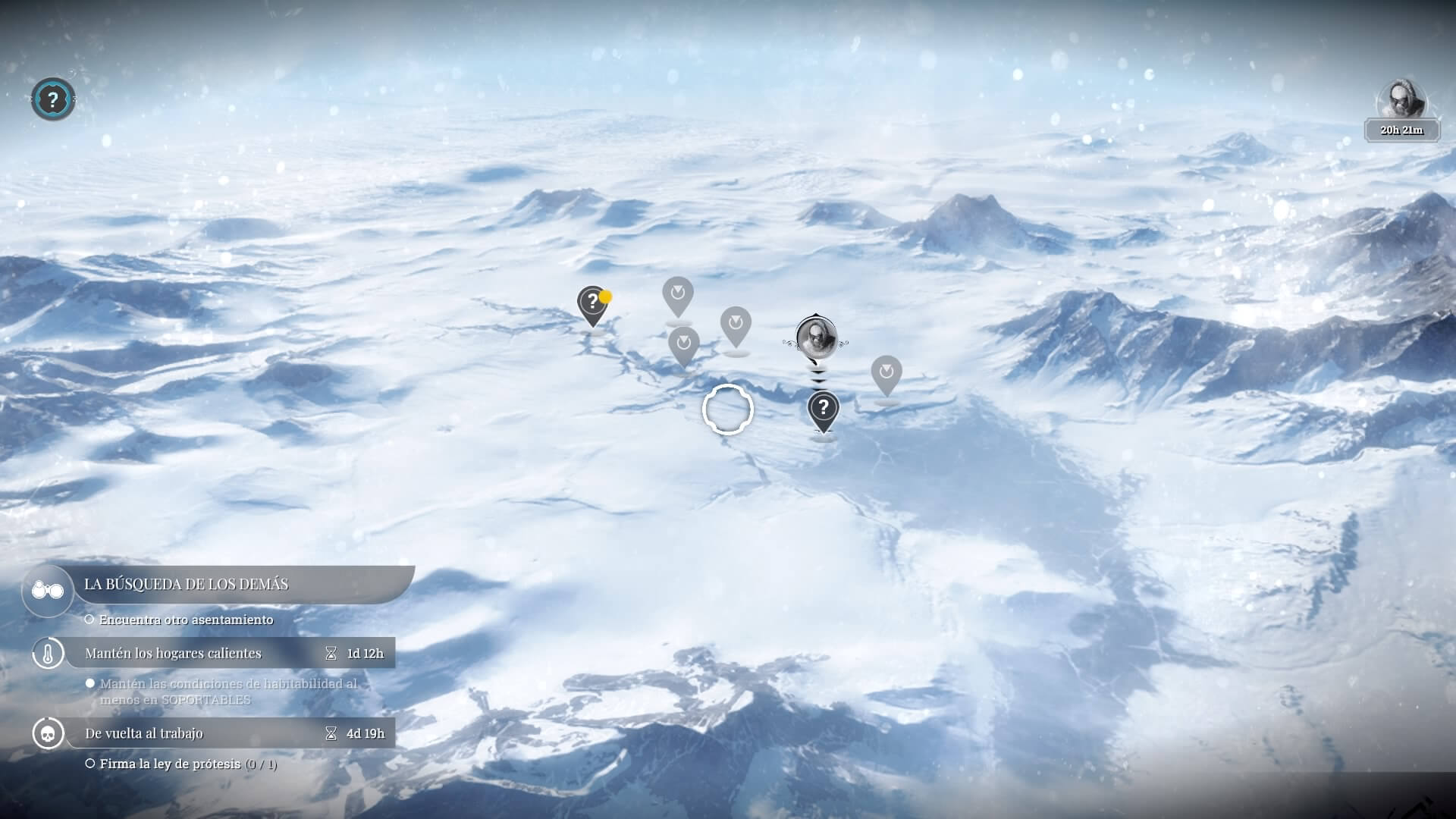Click the thermometer icon beside Mantén los hogares calientes
This screenshot has height=819, width=1456.
click(47, 653)
